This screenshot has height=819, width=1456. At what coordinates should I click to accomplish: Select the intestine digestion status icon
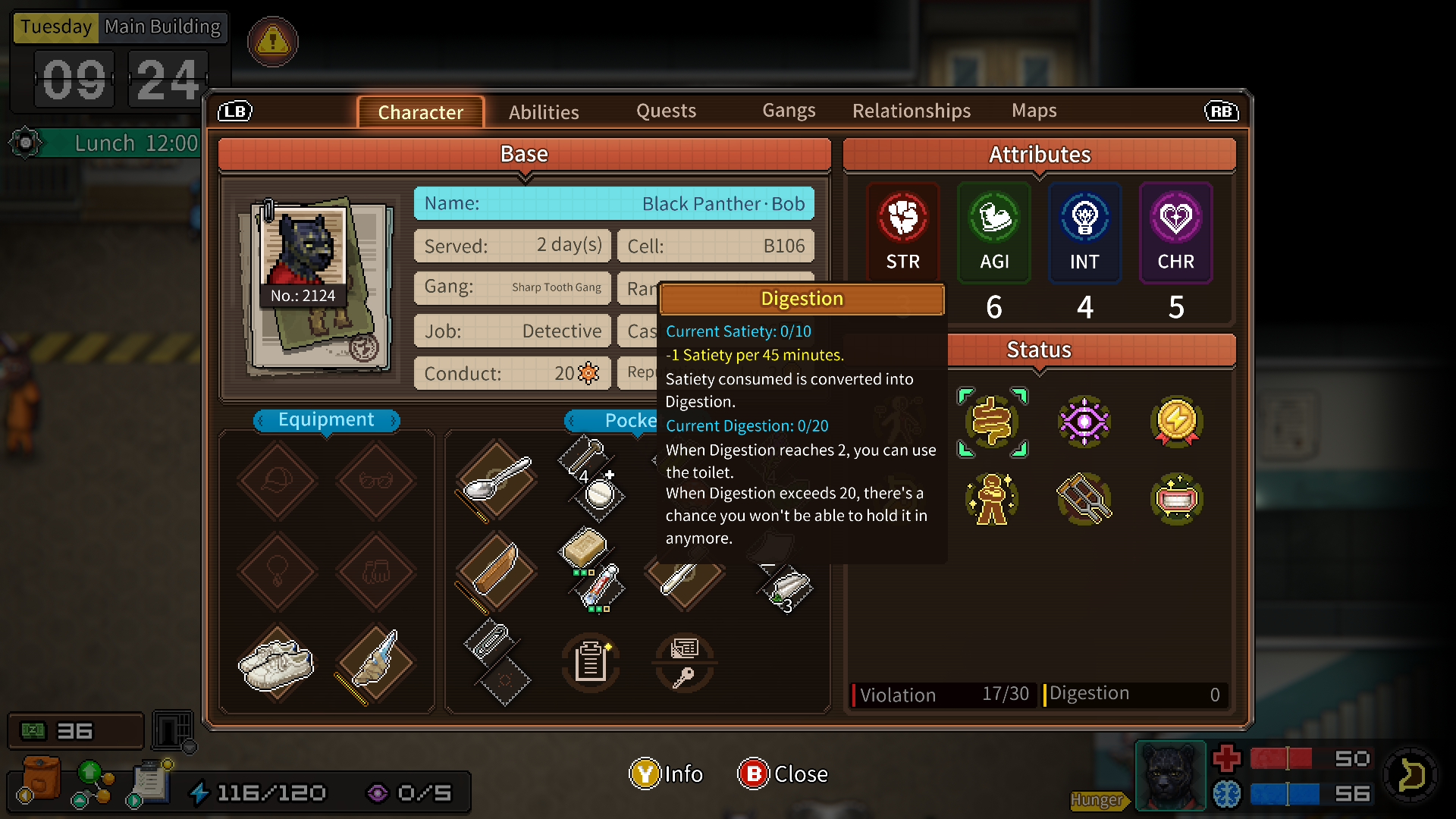click(992, 422)
